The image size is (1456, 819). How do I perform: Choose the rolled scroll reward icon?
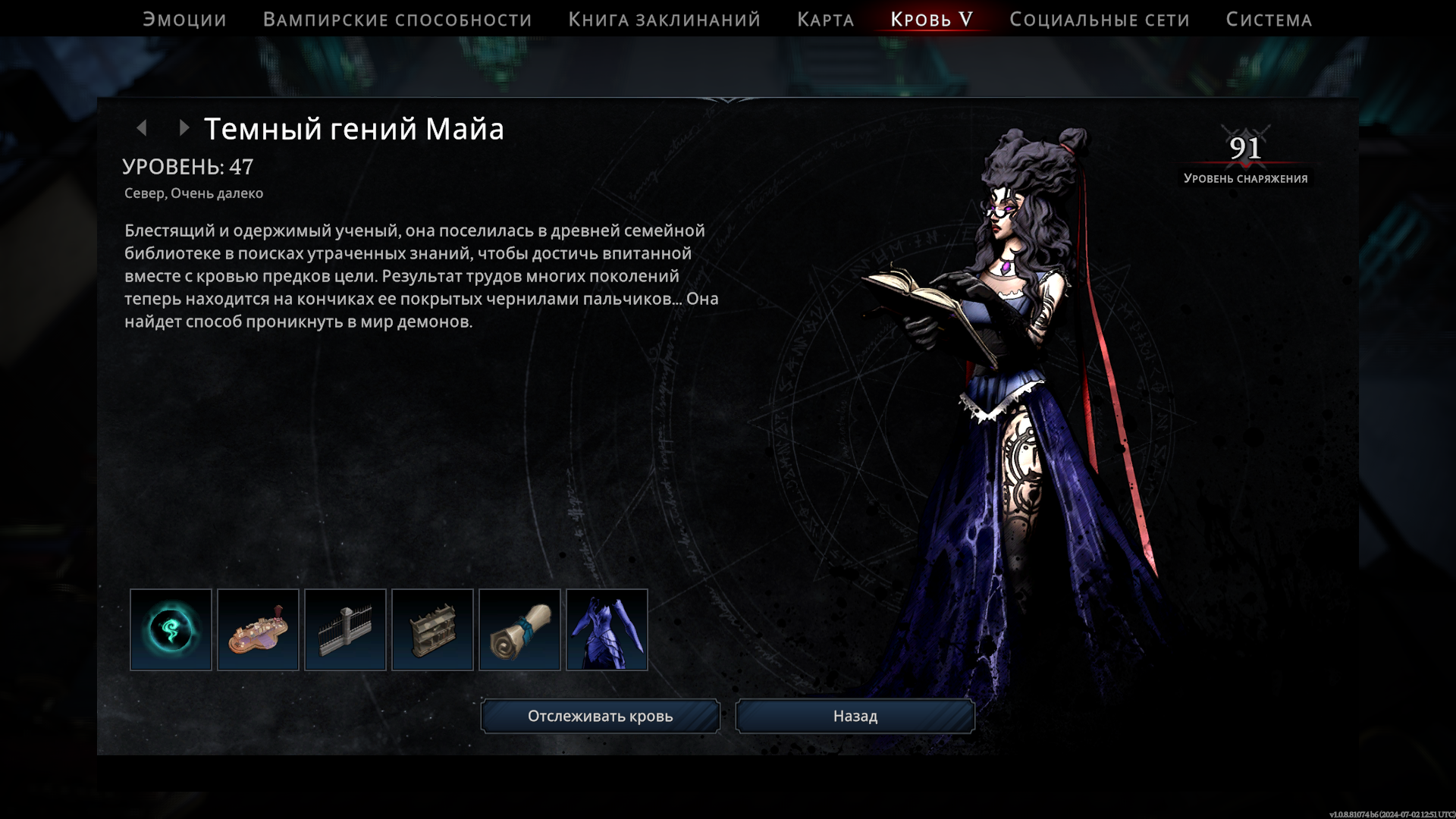(519, 629)
